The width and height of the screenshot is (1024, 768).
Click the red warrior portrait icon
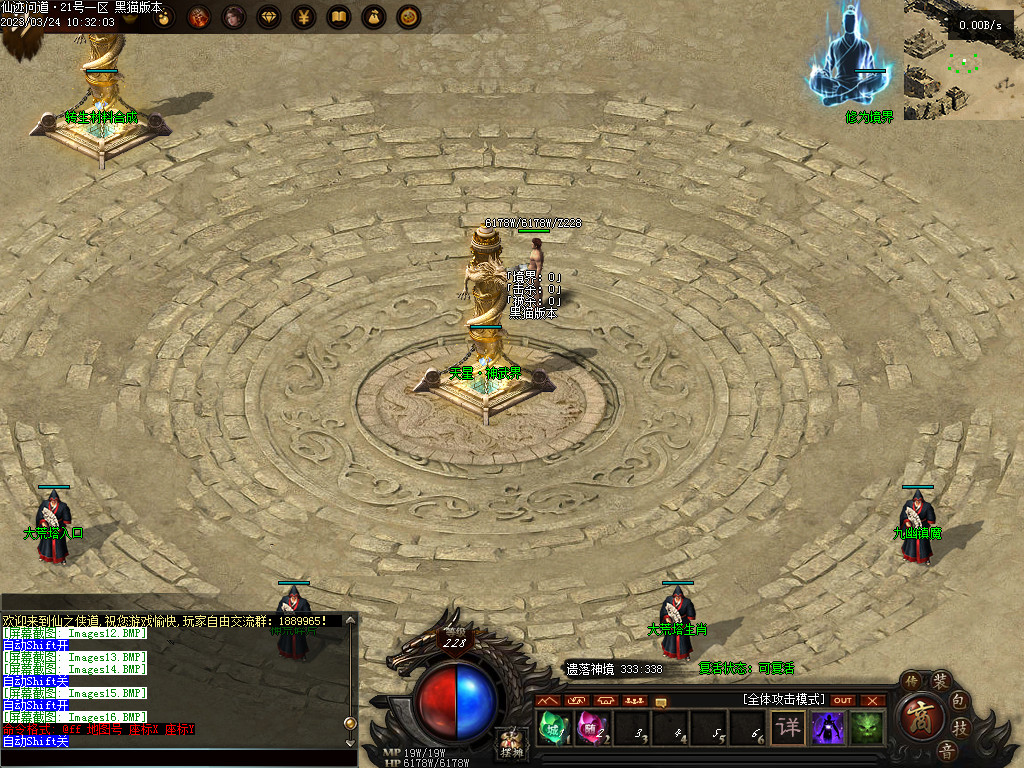click(199, 17)
